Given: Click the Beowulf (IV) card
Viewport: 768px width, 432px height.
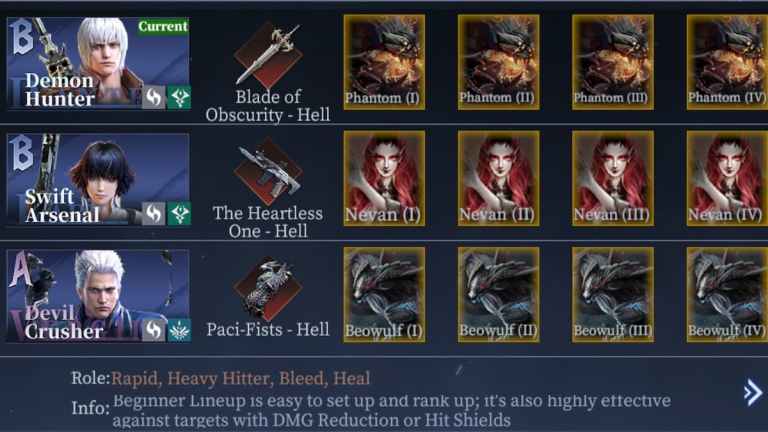Looking at the screenshot, I should coord(727,295).
